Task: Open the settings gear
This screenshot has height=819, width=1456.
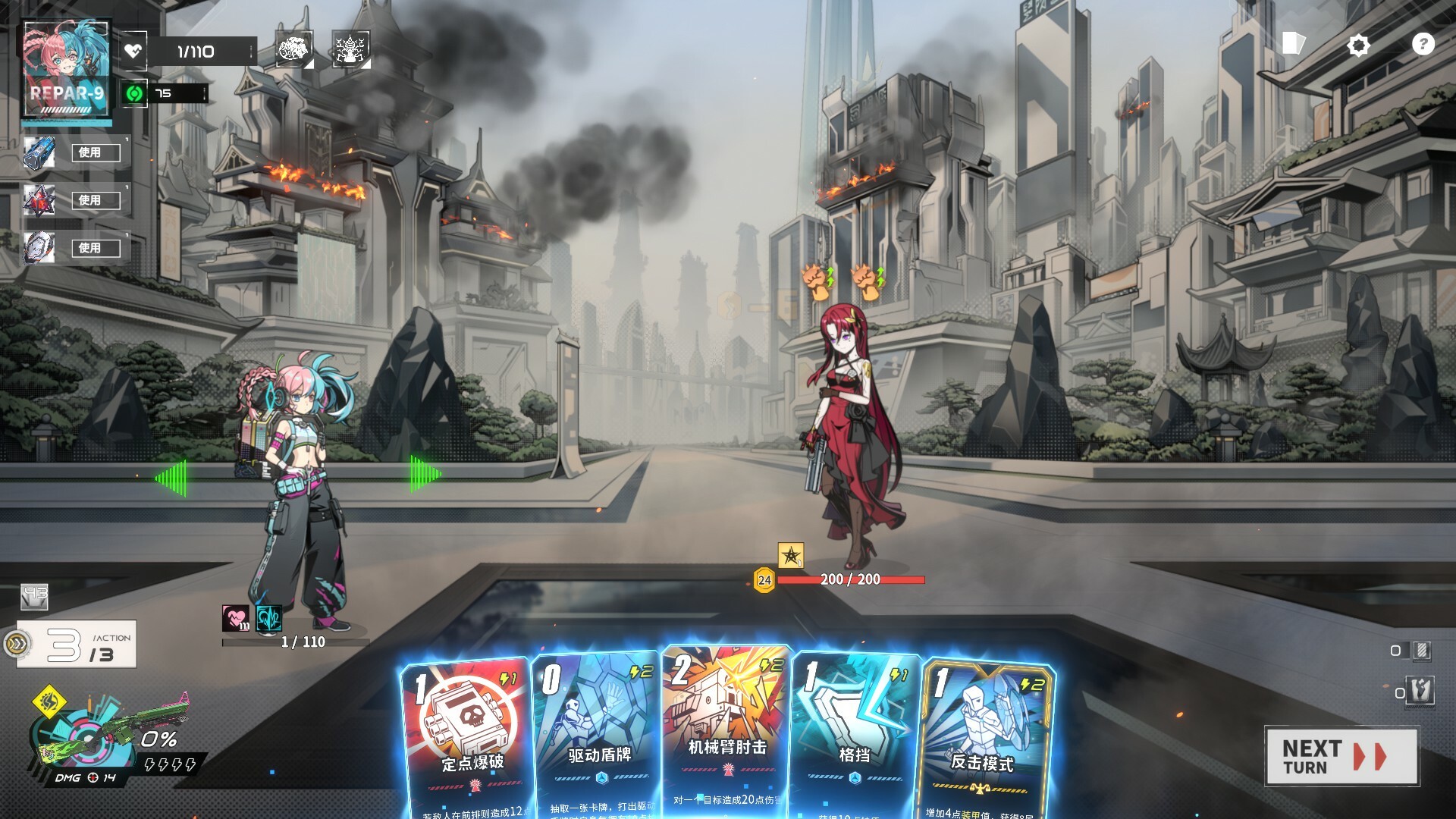Action: [1357, 45]
